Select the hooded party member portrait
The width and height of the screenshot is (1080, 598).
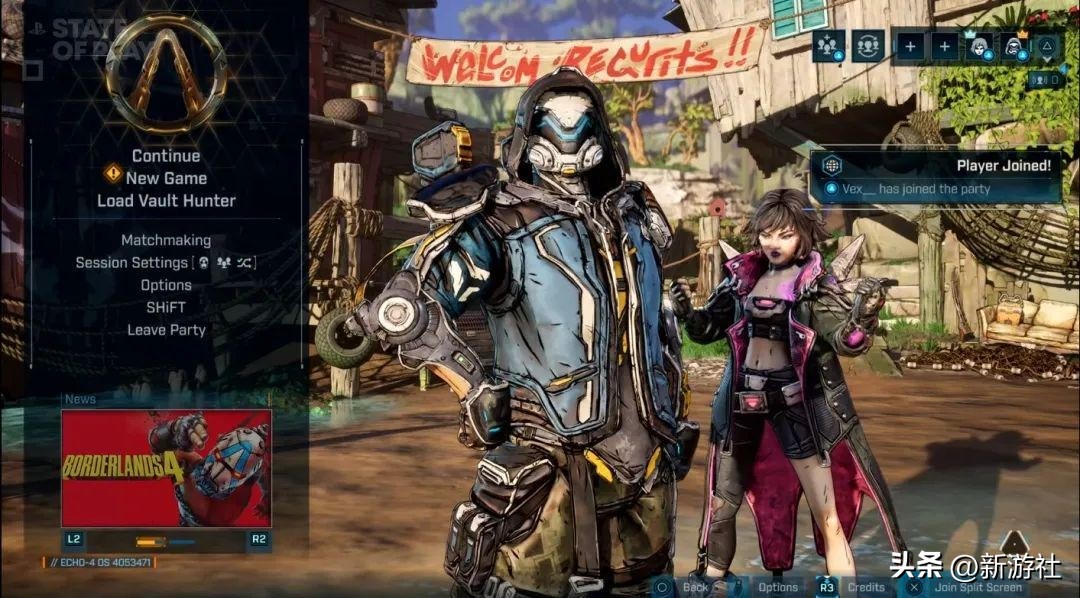click(1015, 46)
